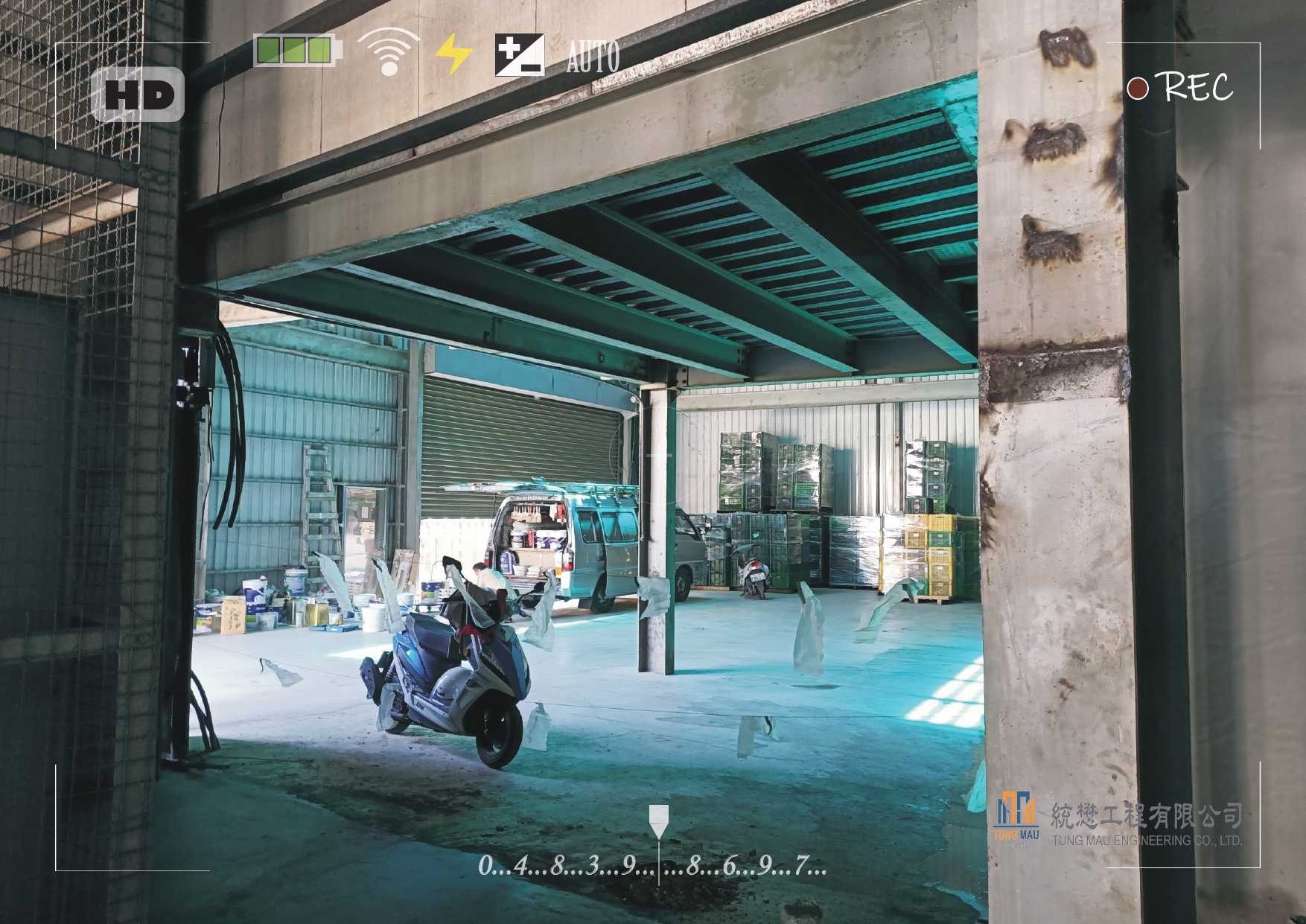Click the pointer marker on the numbered scale
Viewport: 1306px width, 924px height.
(x=658, y=821)
